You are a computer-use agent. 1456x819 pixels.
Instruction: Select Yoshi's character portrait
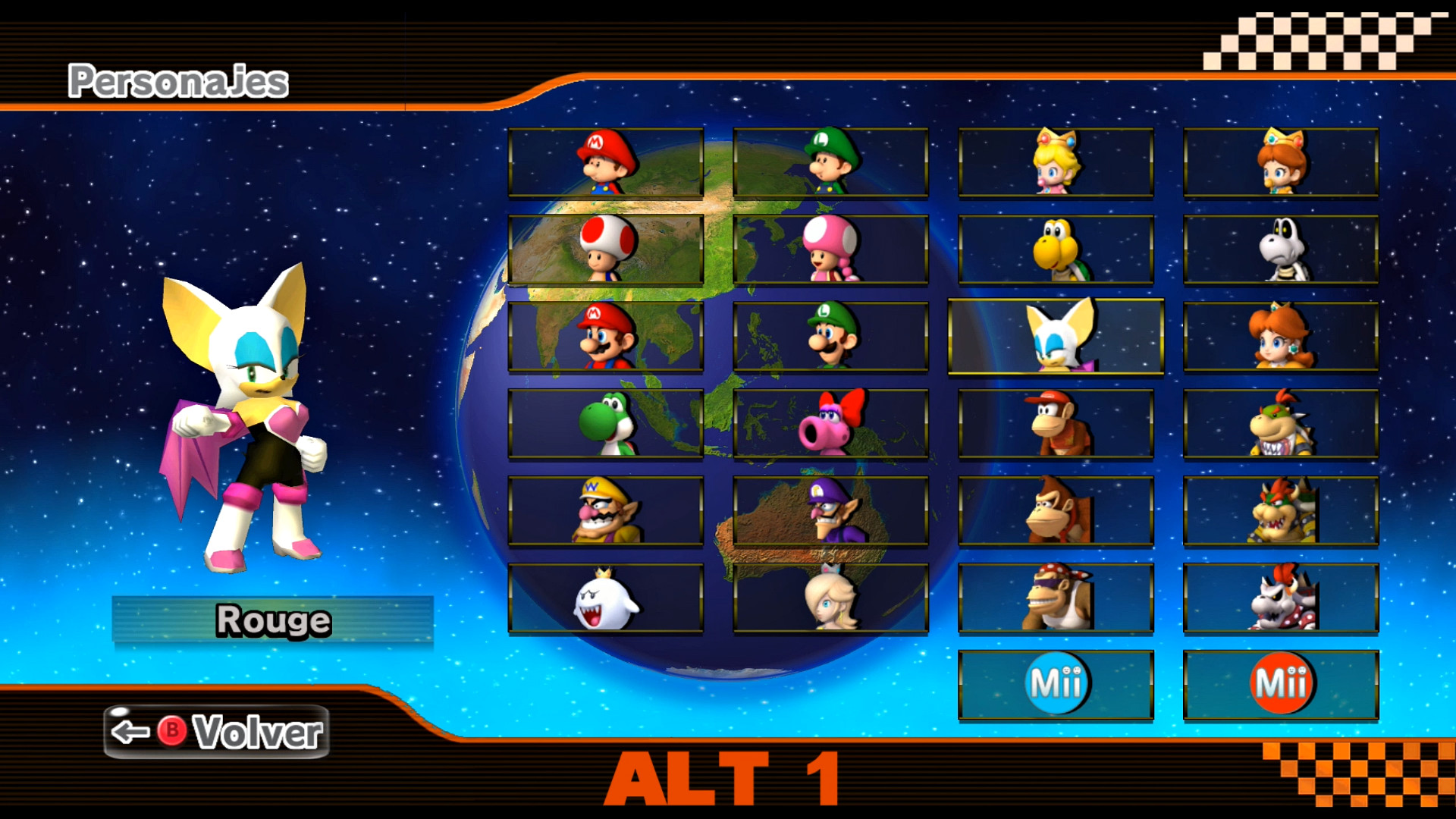[x=604, y=423]
